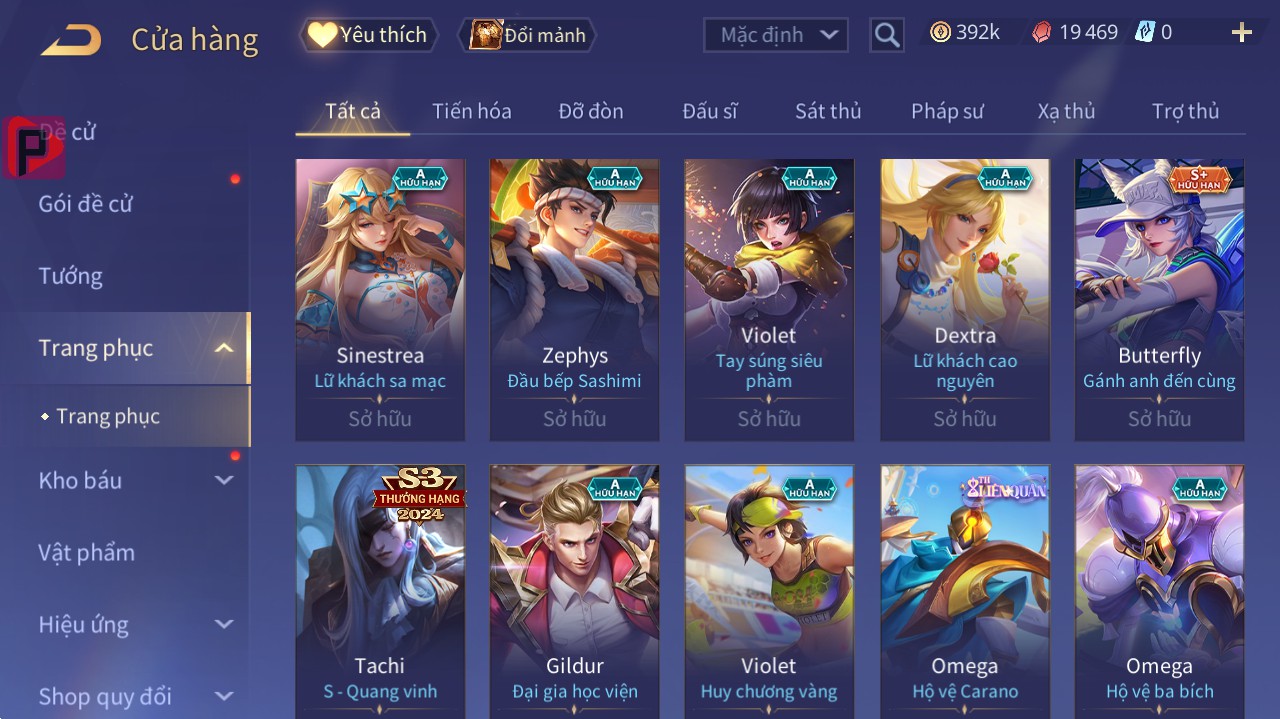This screenshot has height=719, width=1280.
Task: Add currency with the plus button
Action: point(1241,33)
